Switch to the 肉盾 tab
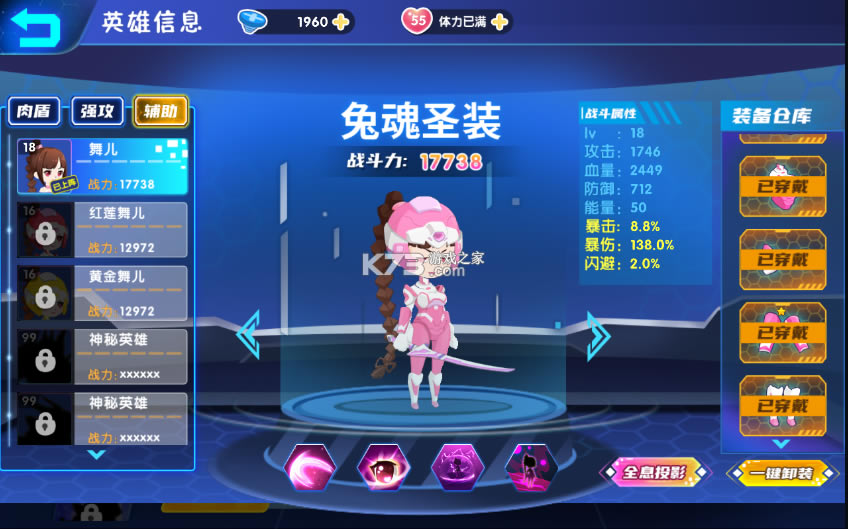The width and height of the screenshot is (848, 529). pyautogui.click(x=35, y=112)
